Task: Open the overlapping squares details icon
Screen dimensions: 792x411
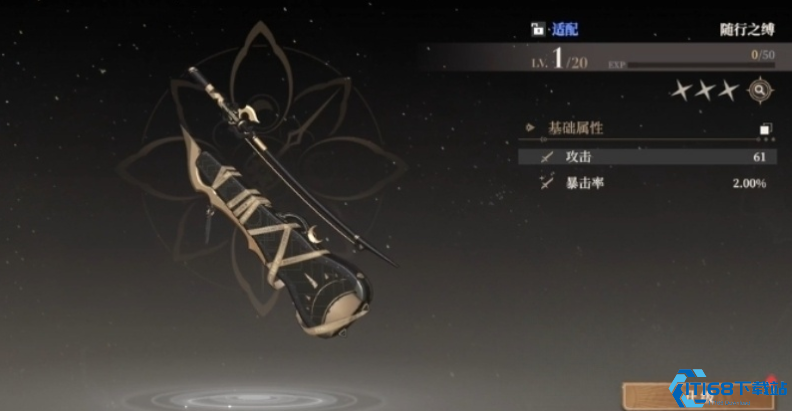Action: pos(765,129)
